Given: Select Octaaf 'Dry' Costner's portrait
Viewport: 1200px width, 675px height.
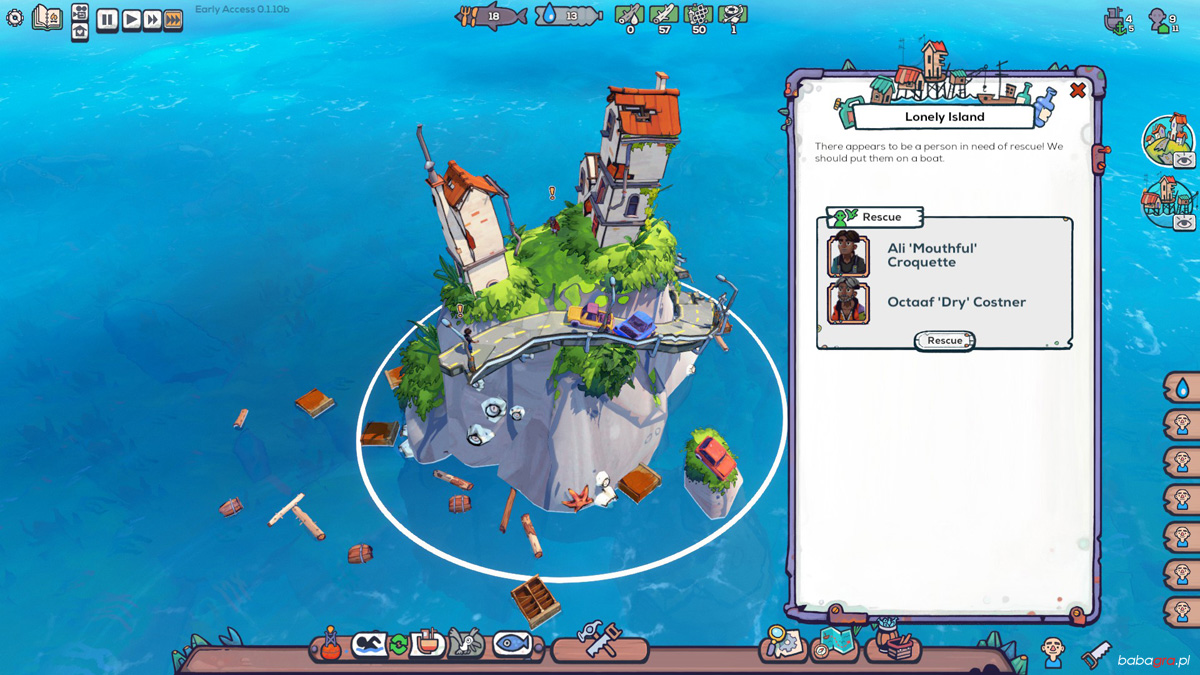Looking at the screenshot, I should (848, 302).
